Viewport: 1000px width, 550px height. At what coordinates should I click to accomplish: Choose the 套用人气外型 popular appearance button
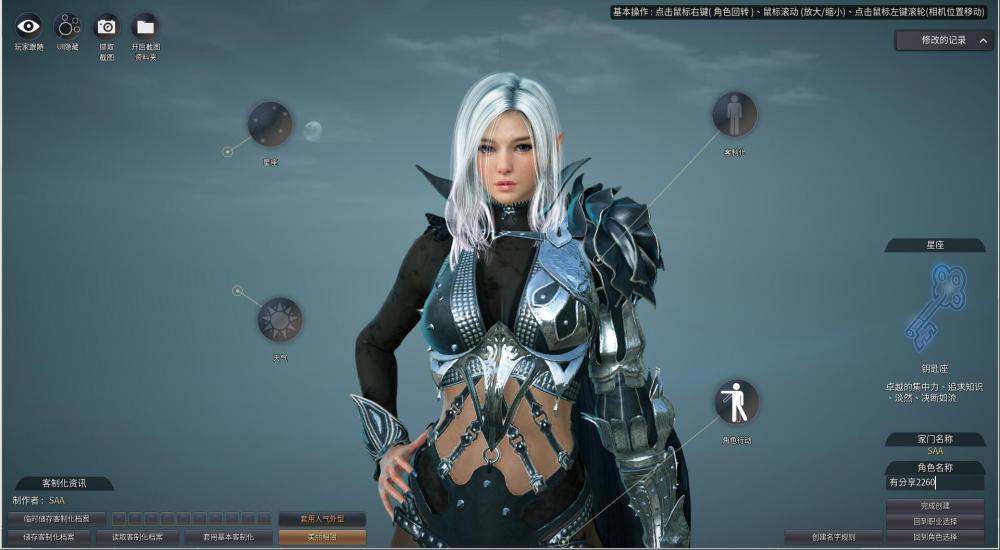[321, 519]
